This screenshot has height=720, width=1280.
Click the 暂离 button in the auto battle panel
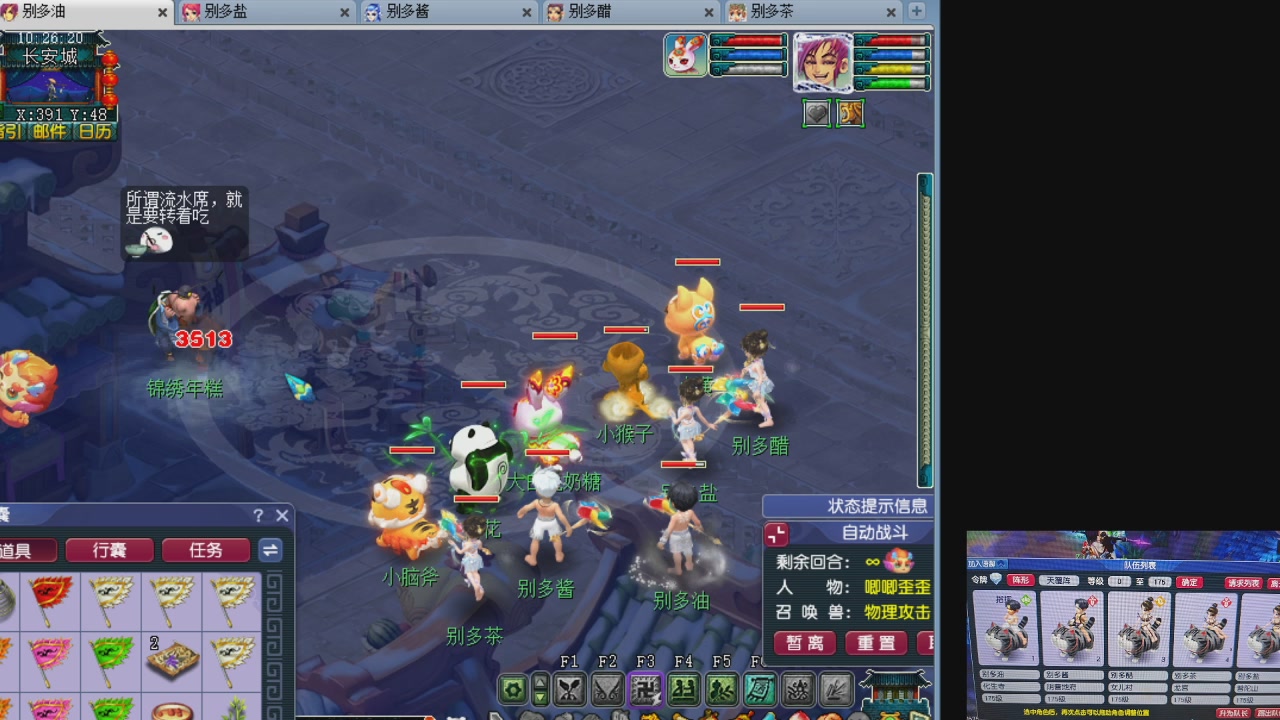[x=804, y=643]
